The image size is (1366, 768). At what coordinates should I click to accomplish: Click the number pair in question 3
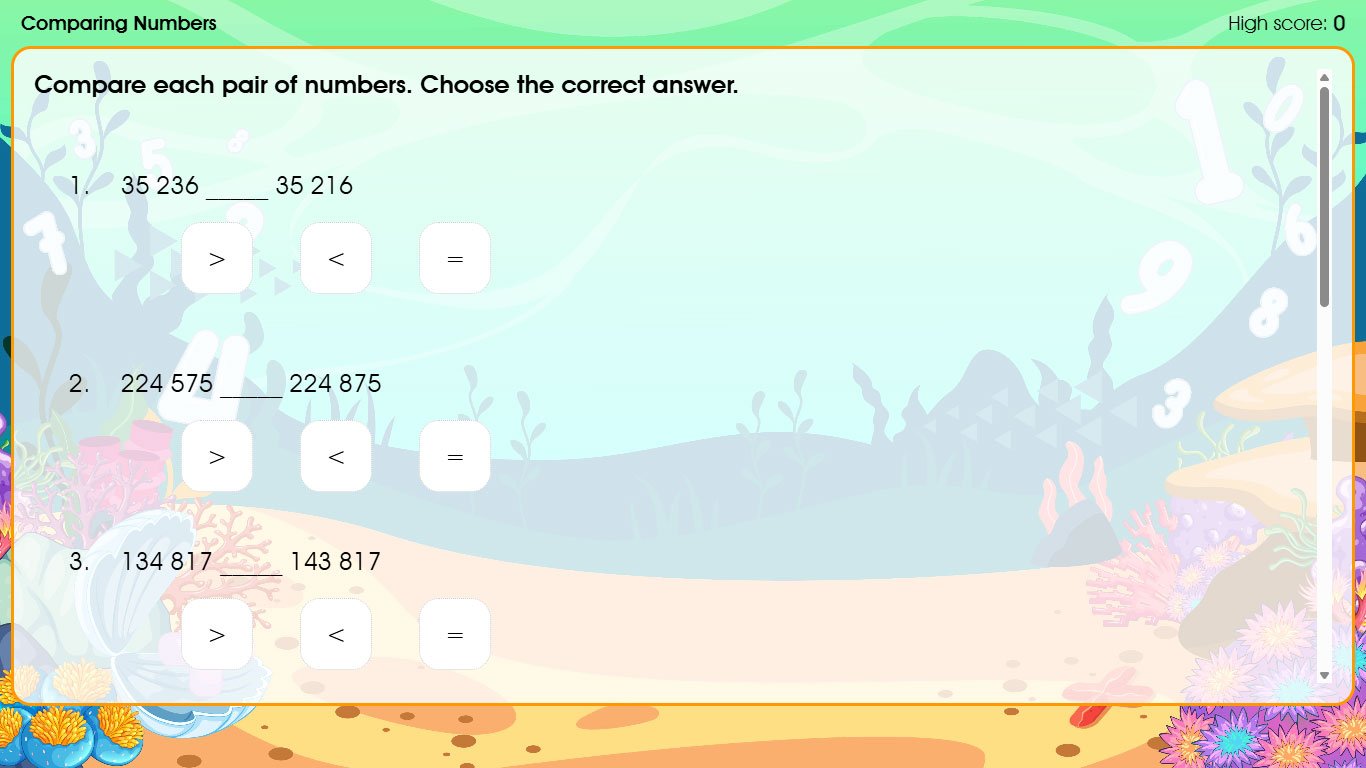(x=251, y=561)
